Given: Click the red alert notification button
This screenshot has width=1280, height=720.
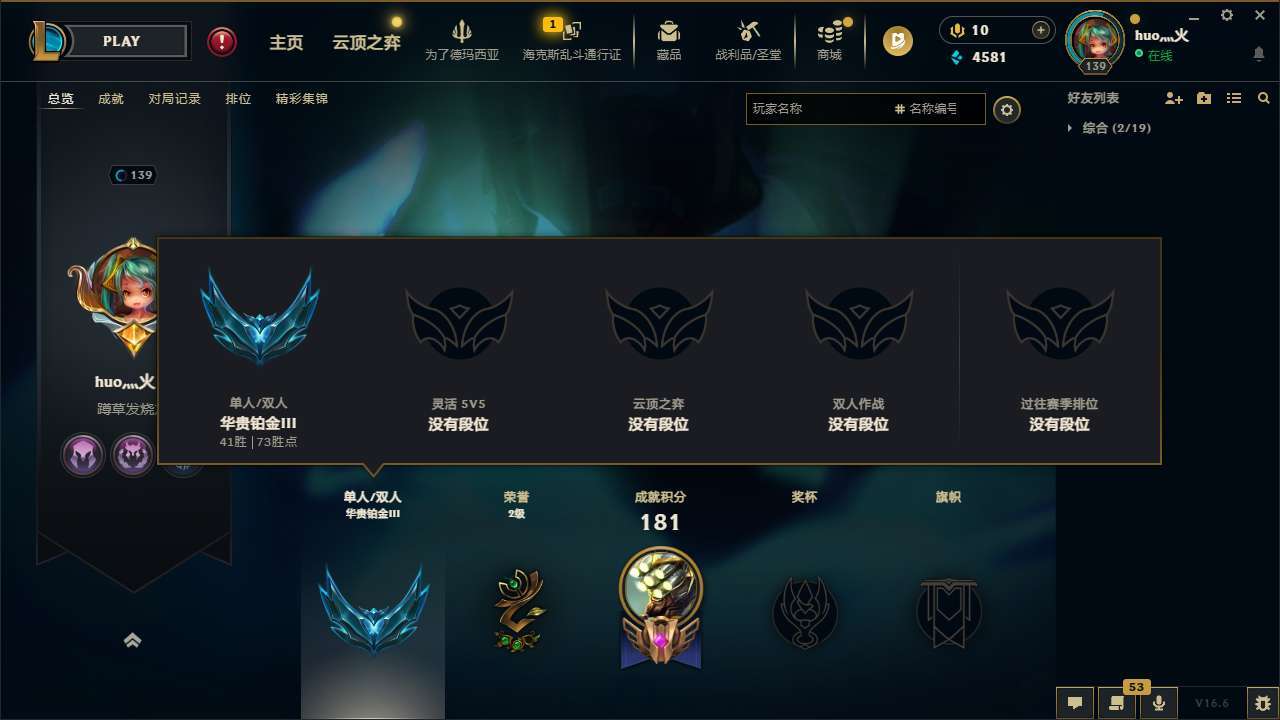Looking at the screenshot, I should tap(221, 42).
